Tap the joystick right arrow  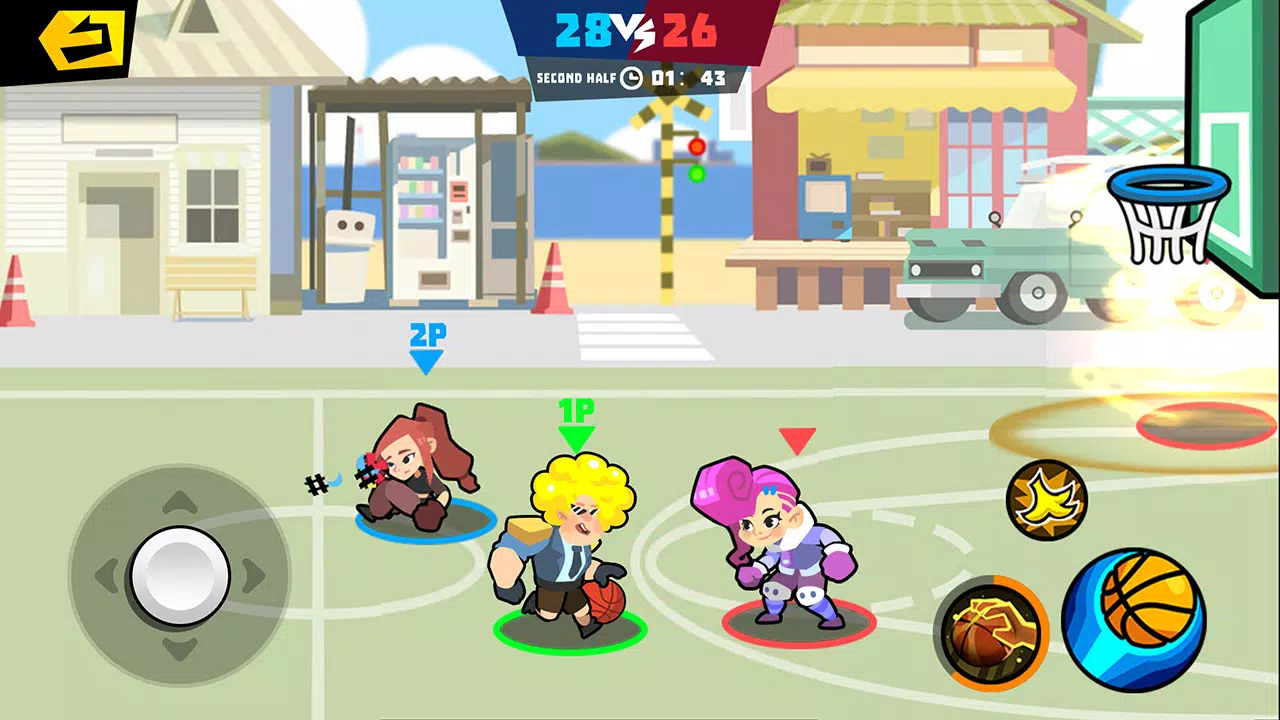click(252, 572)
